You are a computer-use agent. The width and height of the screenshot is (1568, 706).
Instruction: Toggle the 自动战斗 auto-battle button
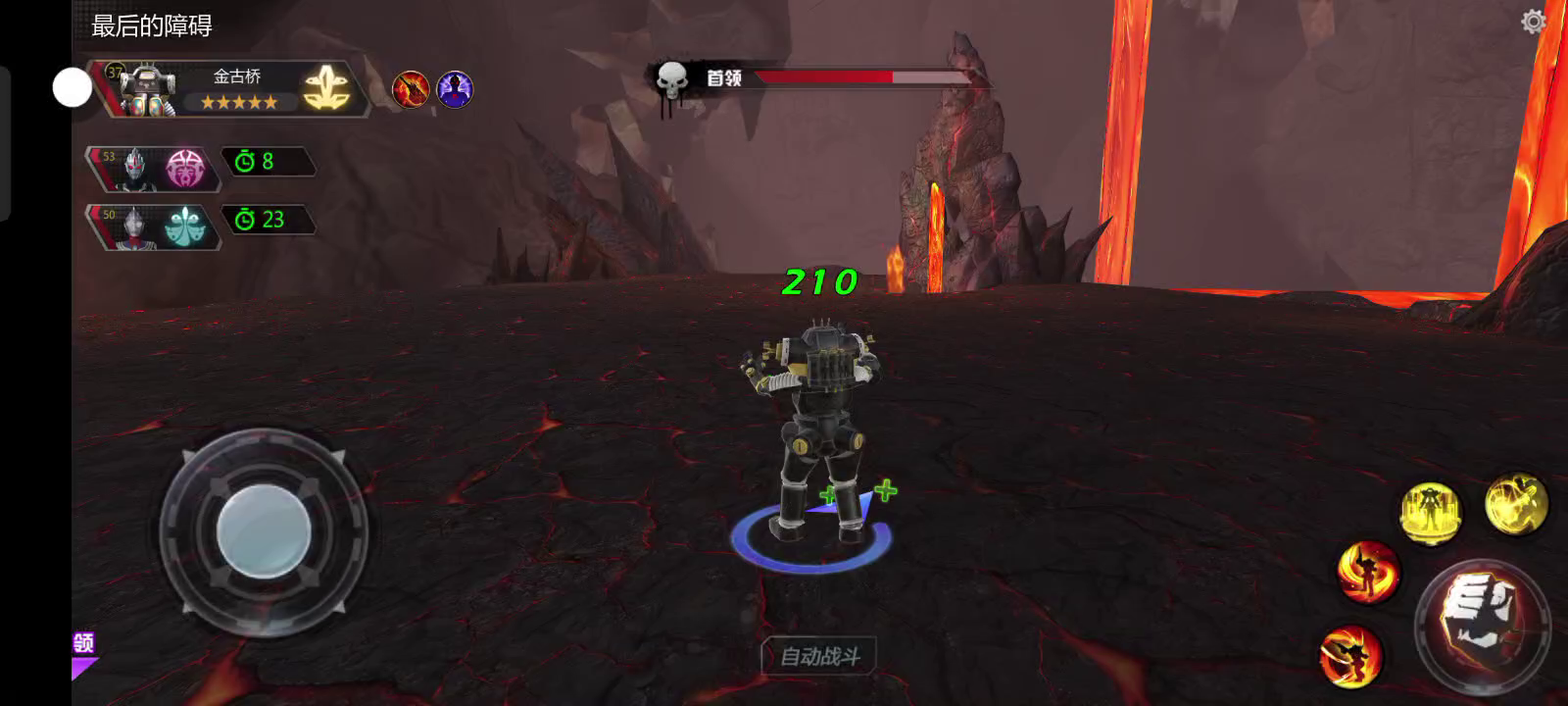pos(818,656)
